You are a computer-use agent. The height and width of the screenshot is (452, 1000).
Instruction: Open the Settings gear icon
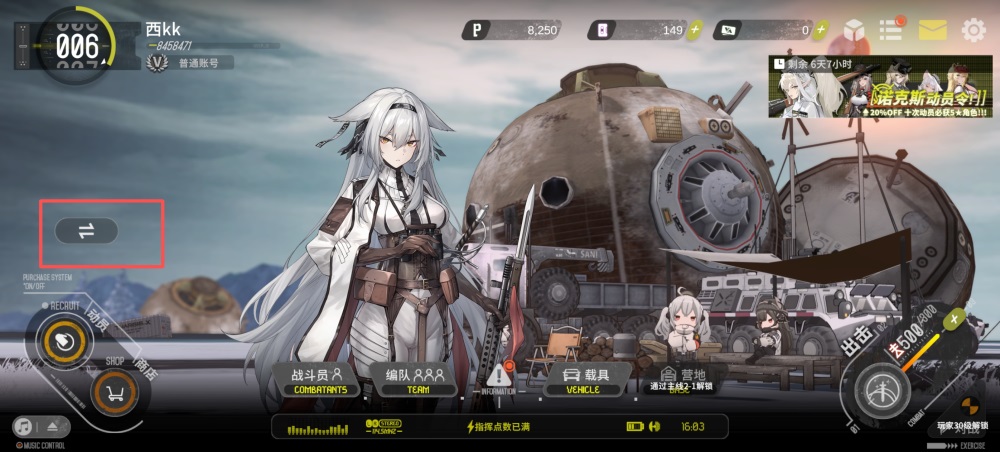coord(973,30)
